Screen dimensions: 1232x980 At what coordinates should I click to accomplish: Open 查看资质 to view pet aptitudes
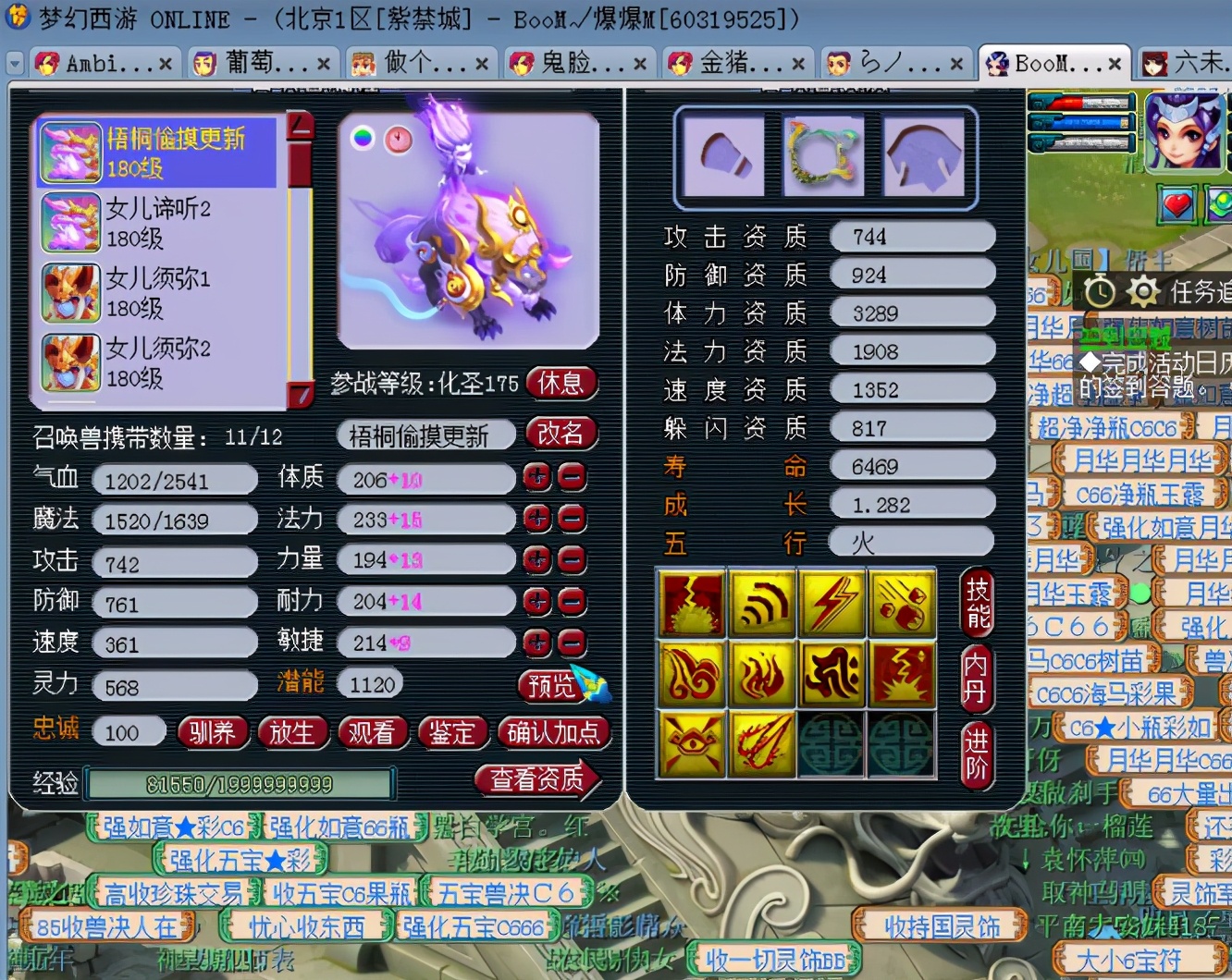pyautogui.click(x=539, y=779)
